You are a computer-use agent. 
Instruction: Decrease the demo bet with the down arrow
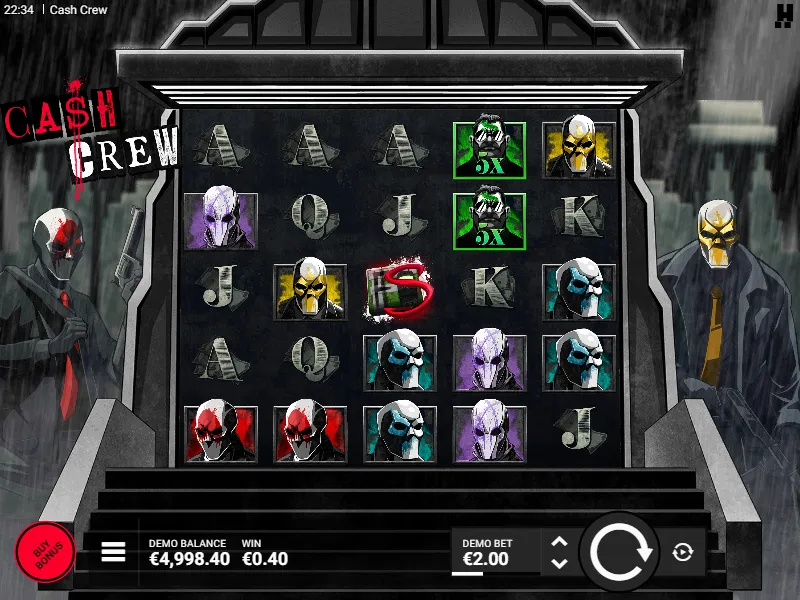click(x=559, y=562)
